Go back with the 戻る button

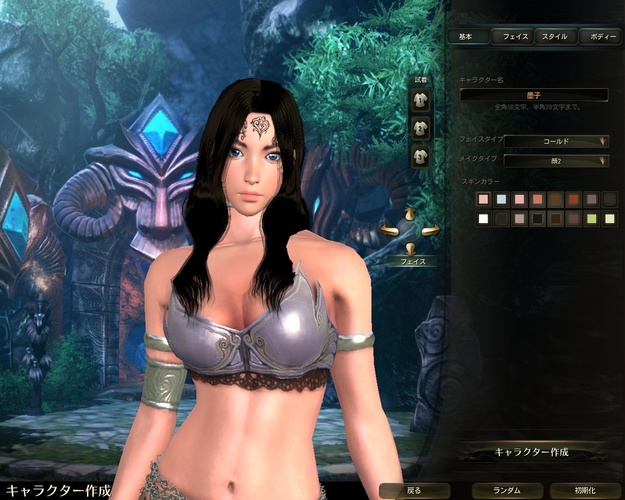[413, 491]
